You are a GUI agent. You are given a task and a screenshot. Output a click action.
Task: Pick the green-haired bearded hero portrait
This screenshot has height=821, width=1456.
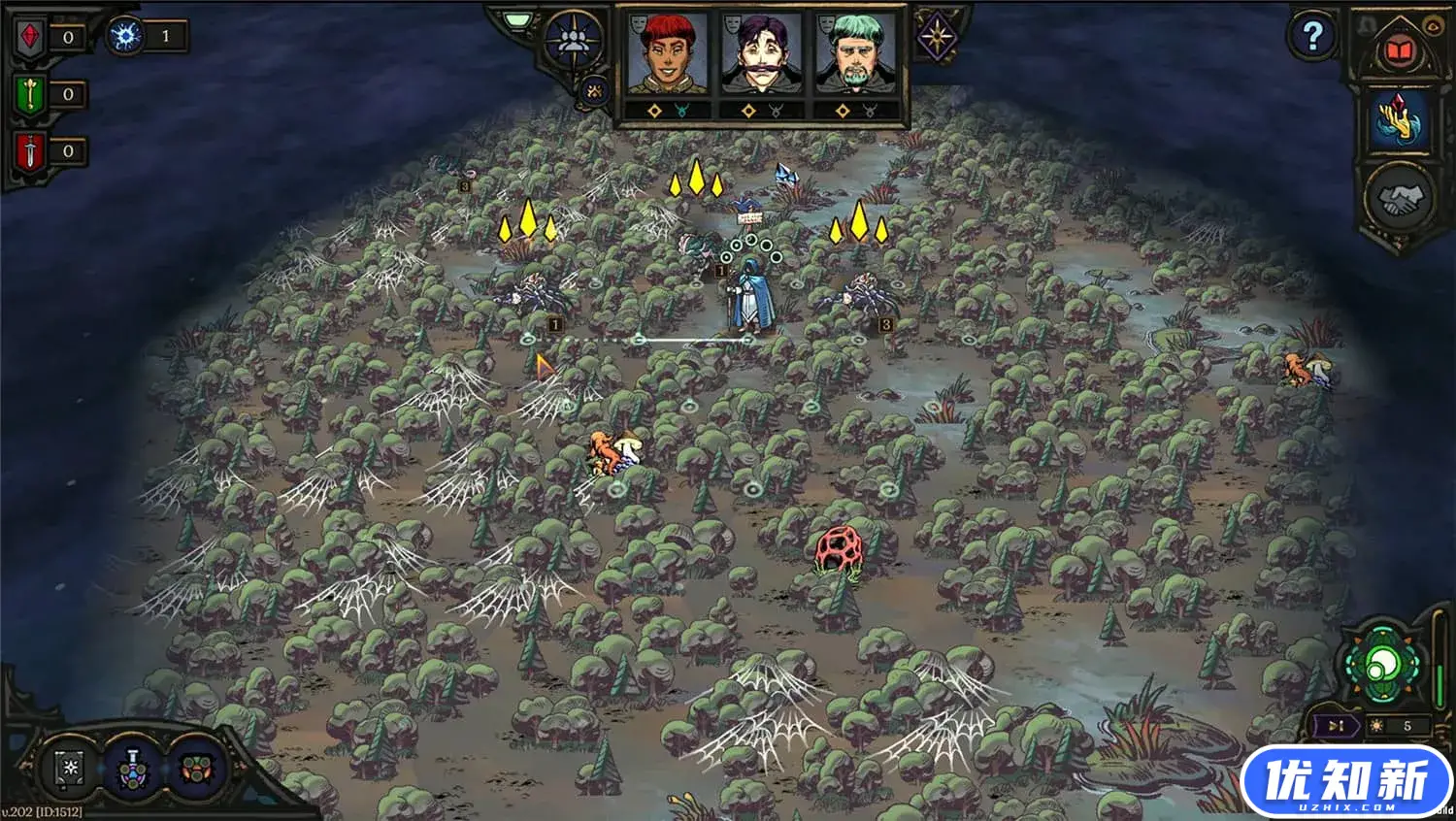pos(855,53)
